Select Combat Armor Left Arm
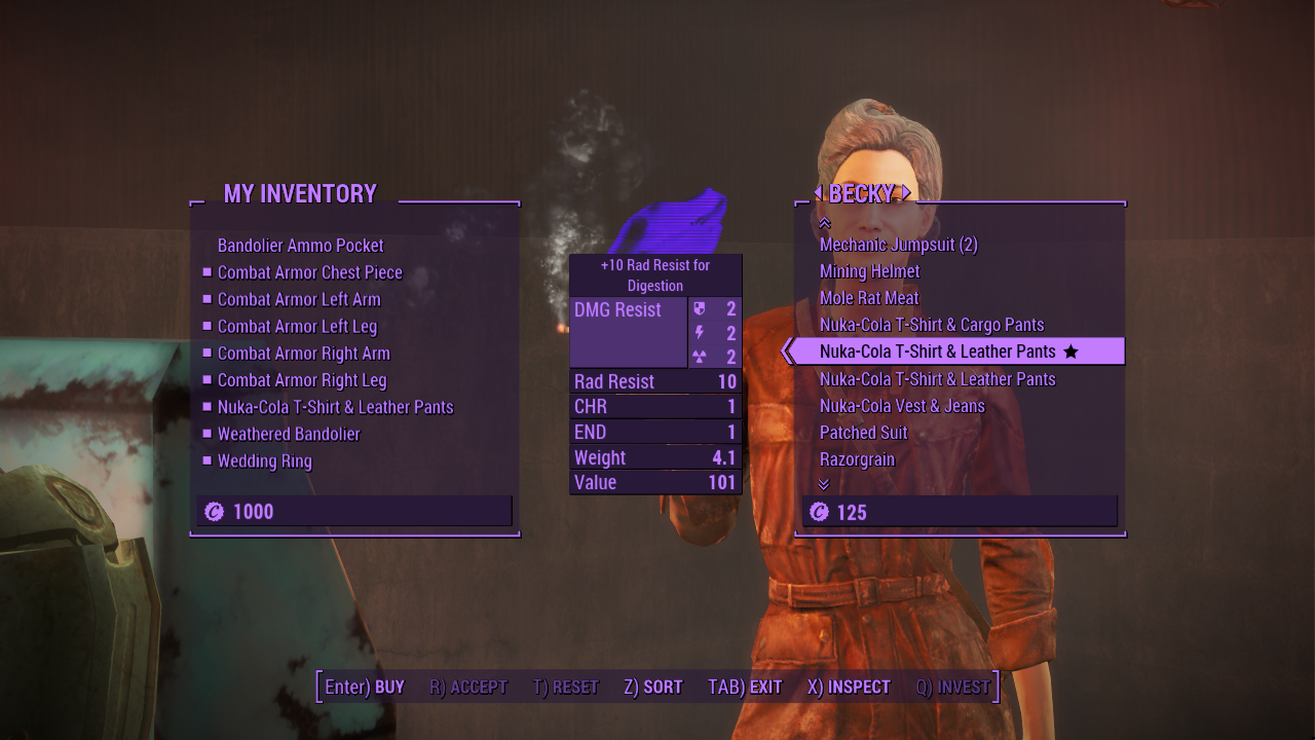 pyautogui.click(x=298, y=300)
